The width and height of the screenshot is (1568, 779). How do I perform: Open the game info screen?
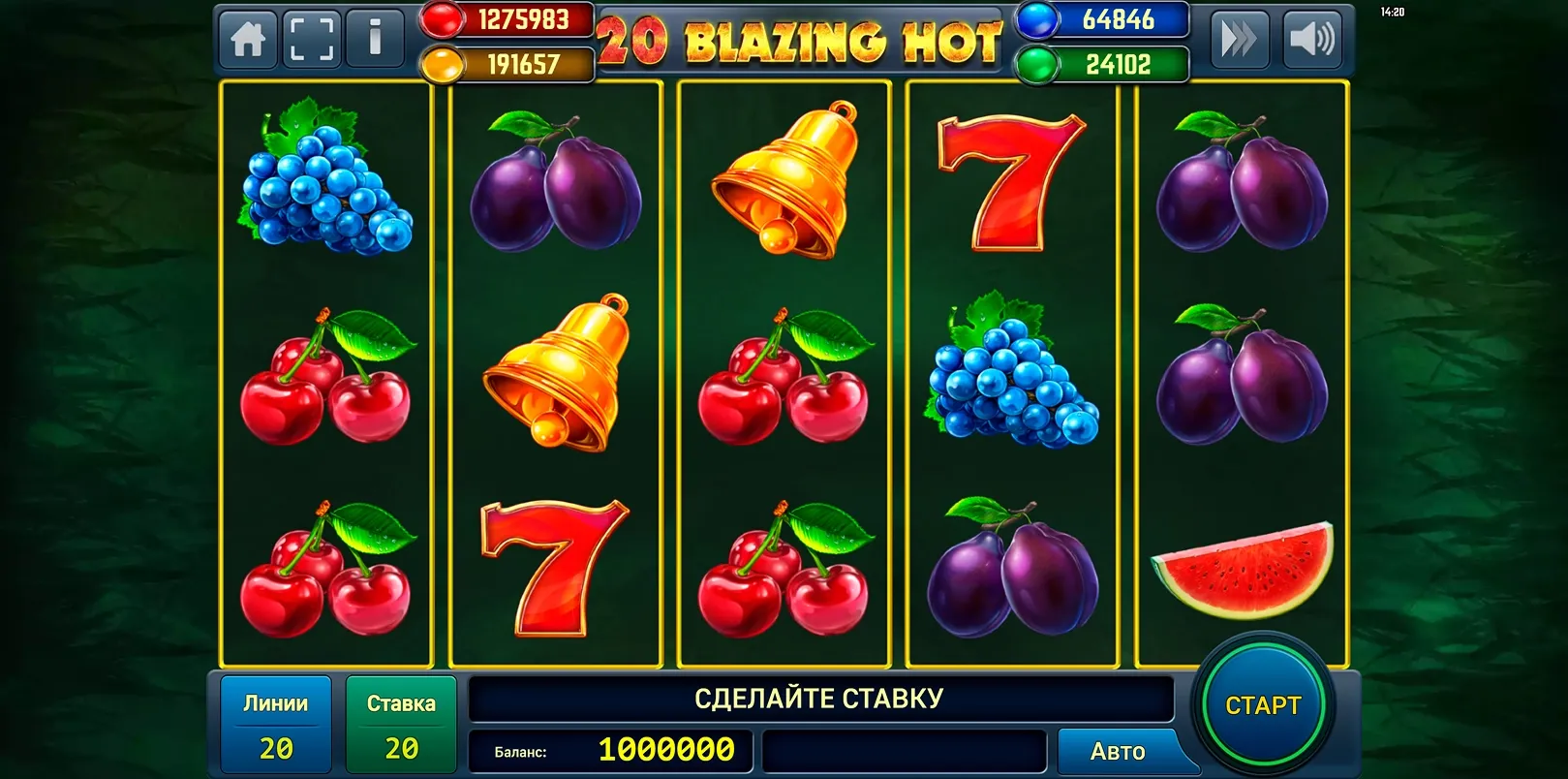tap(376, 38)
